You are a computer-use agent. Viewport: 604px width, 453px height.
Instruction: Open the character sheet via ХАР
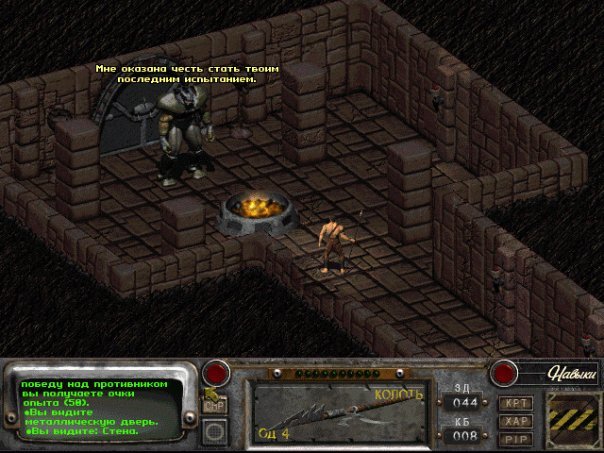tap(517, 421)
